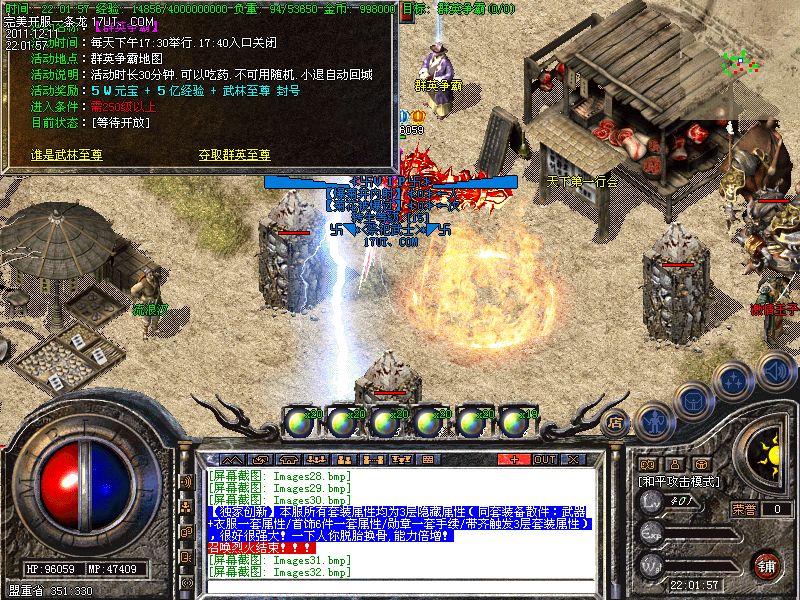Click the red 铺 stall button
This screenshot has width=800, height=600.
767,564
